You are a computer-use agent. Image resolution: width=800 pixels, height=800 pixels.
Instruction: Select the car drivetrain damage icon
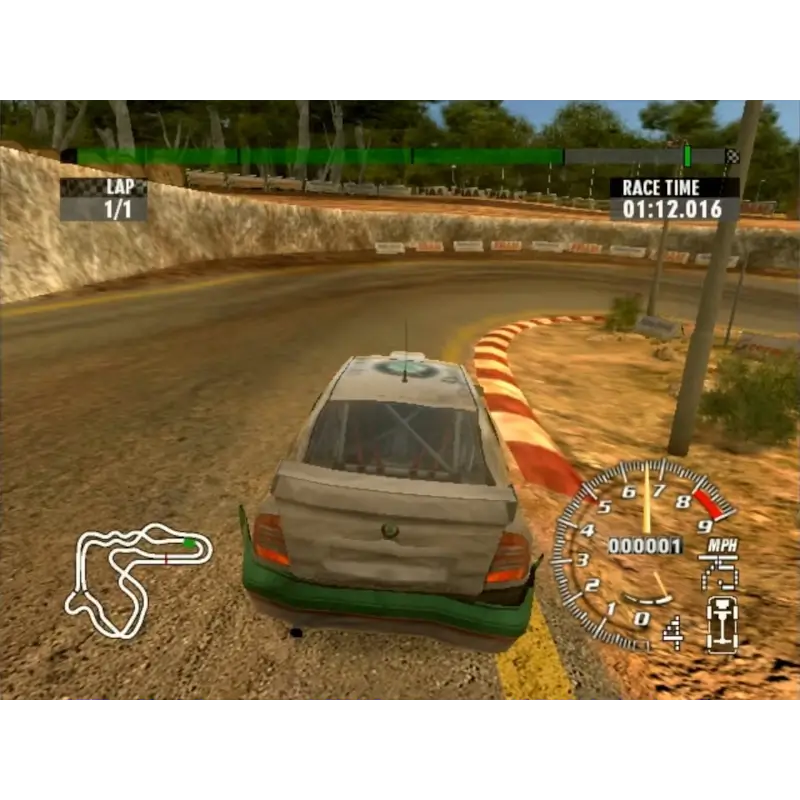(x=721, y=622)
